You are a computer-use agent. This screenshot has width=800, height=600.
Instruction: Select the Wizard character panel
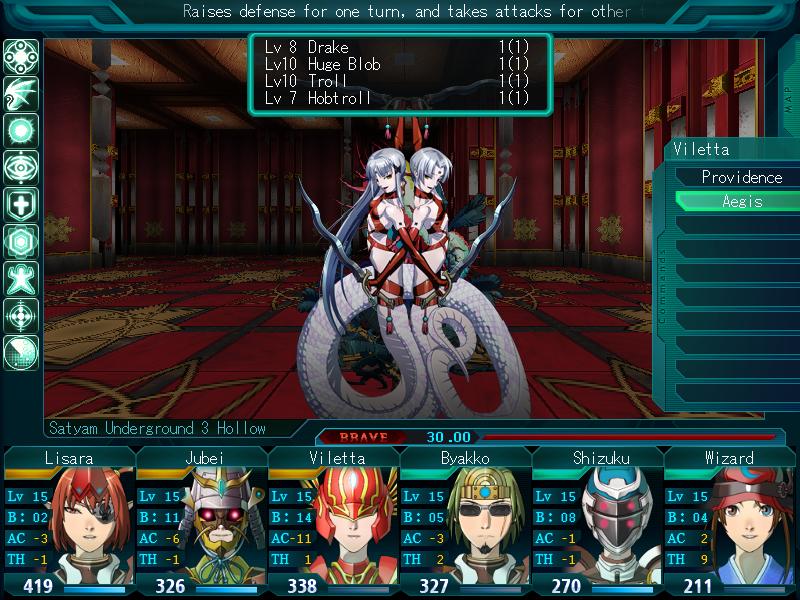730,522
